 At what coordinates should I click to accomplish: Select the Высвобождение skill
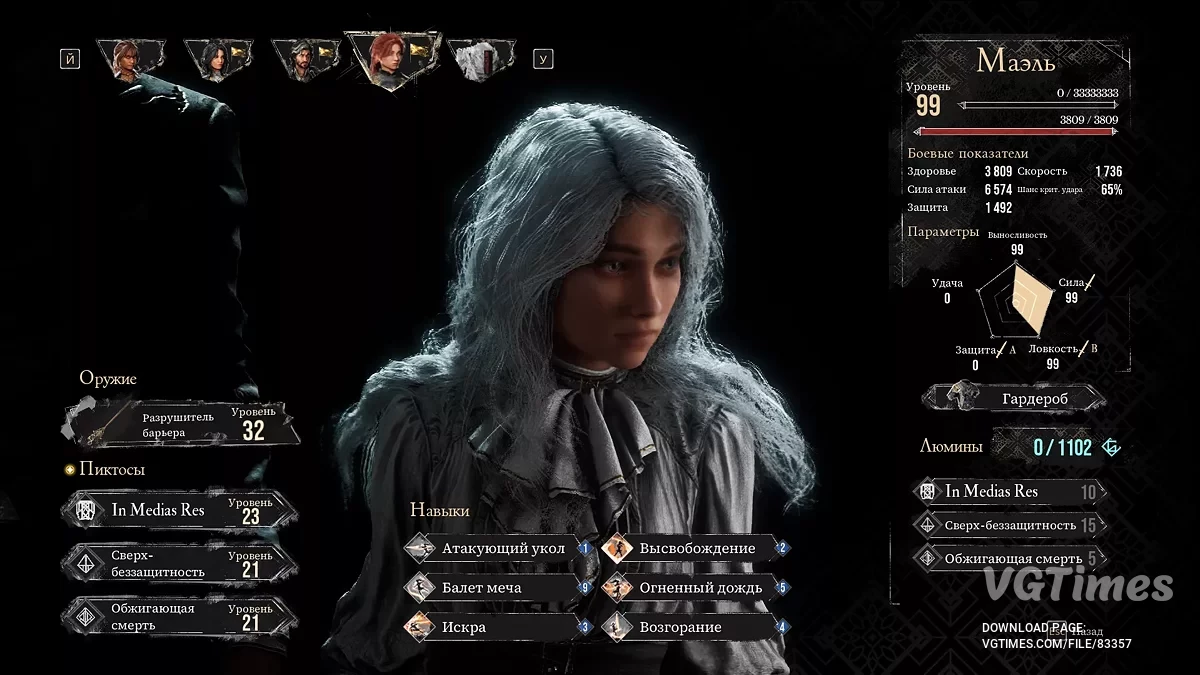point(695,548)
